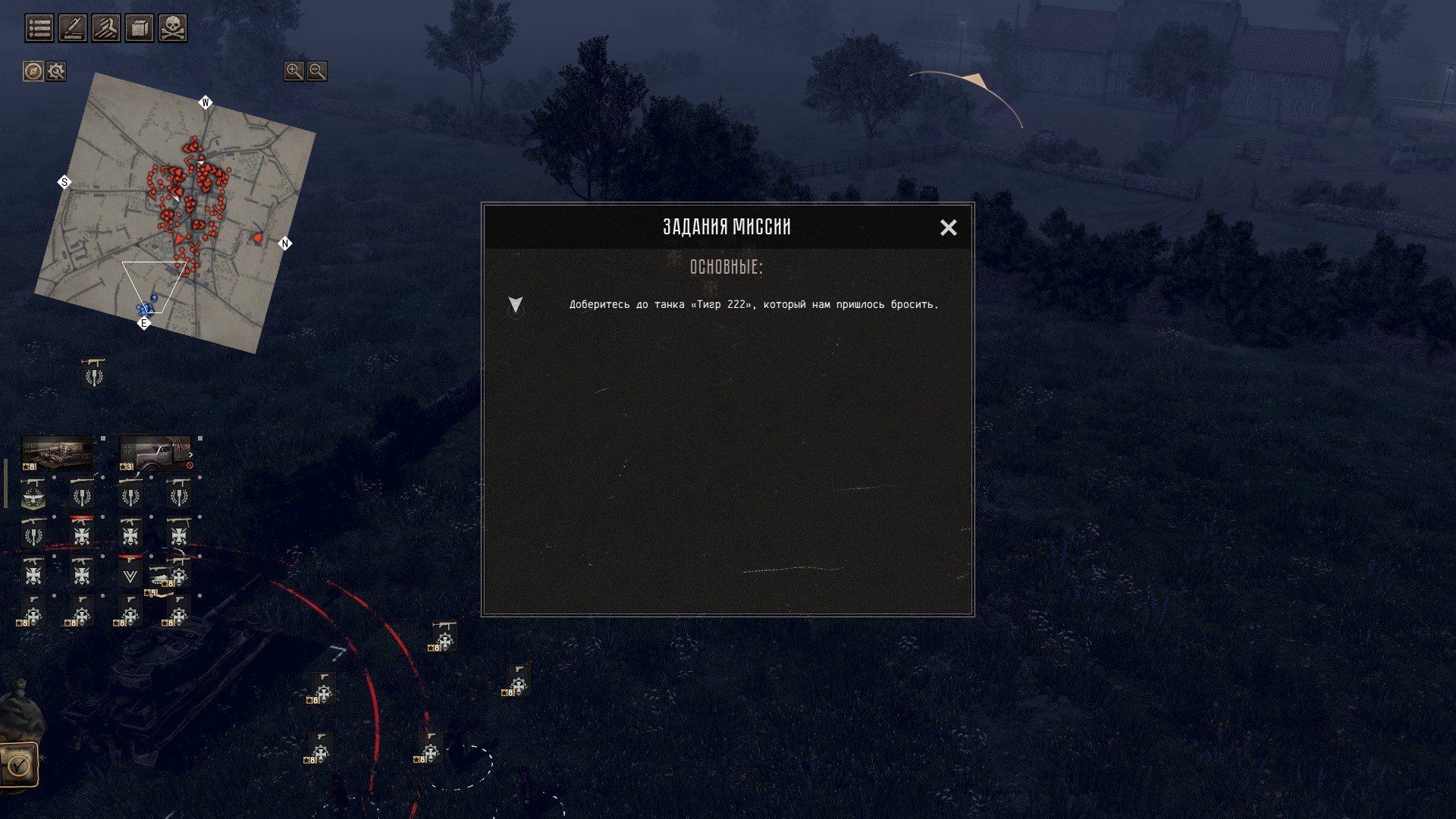Select the Tiger tank unit card
The image size is (1456, 819).
coord(58,453)
